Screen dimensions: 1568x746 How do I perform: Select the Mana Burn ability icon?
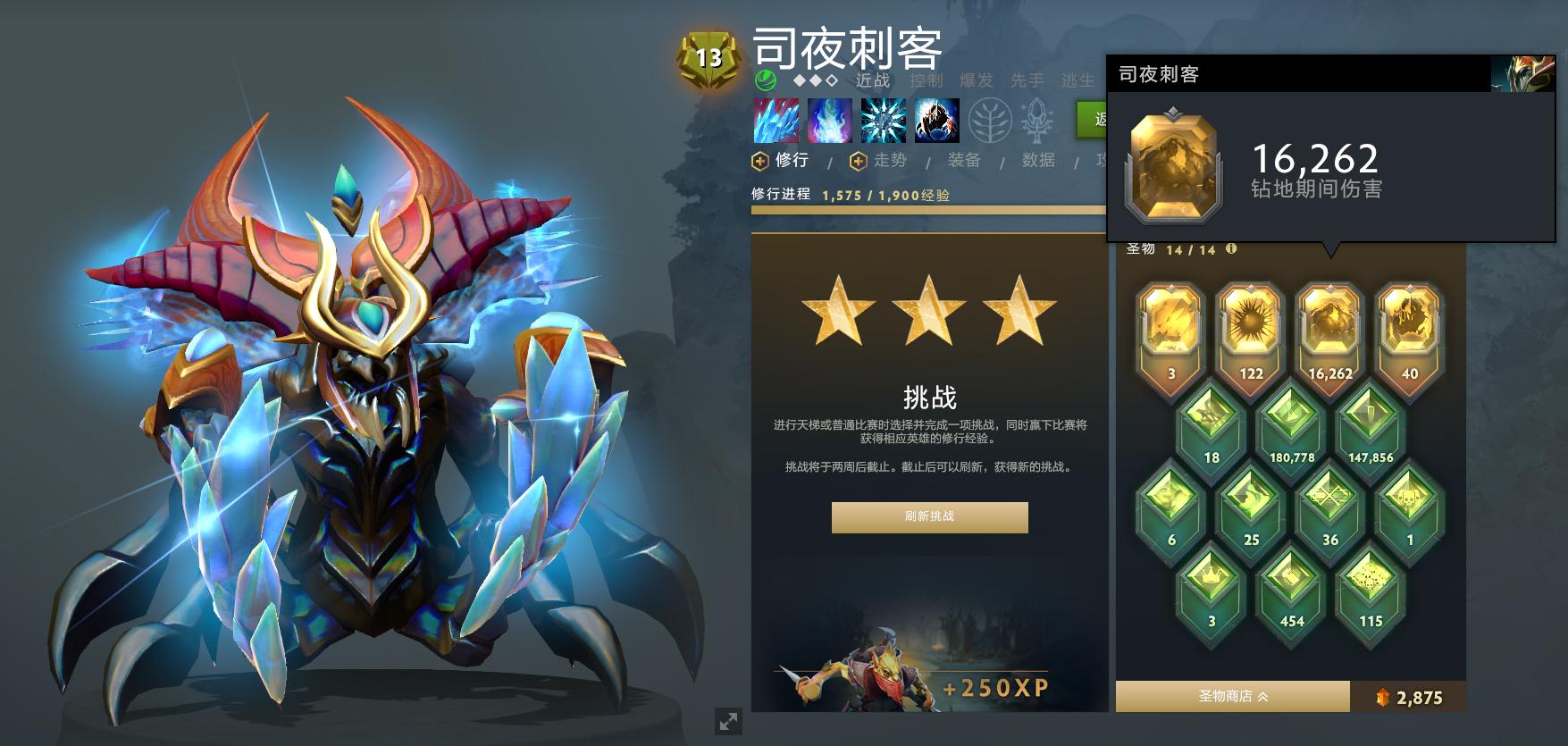[829, 119]
